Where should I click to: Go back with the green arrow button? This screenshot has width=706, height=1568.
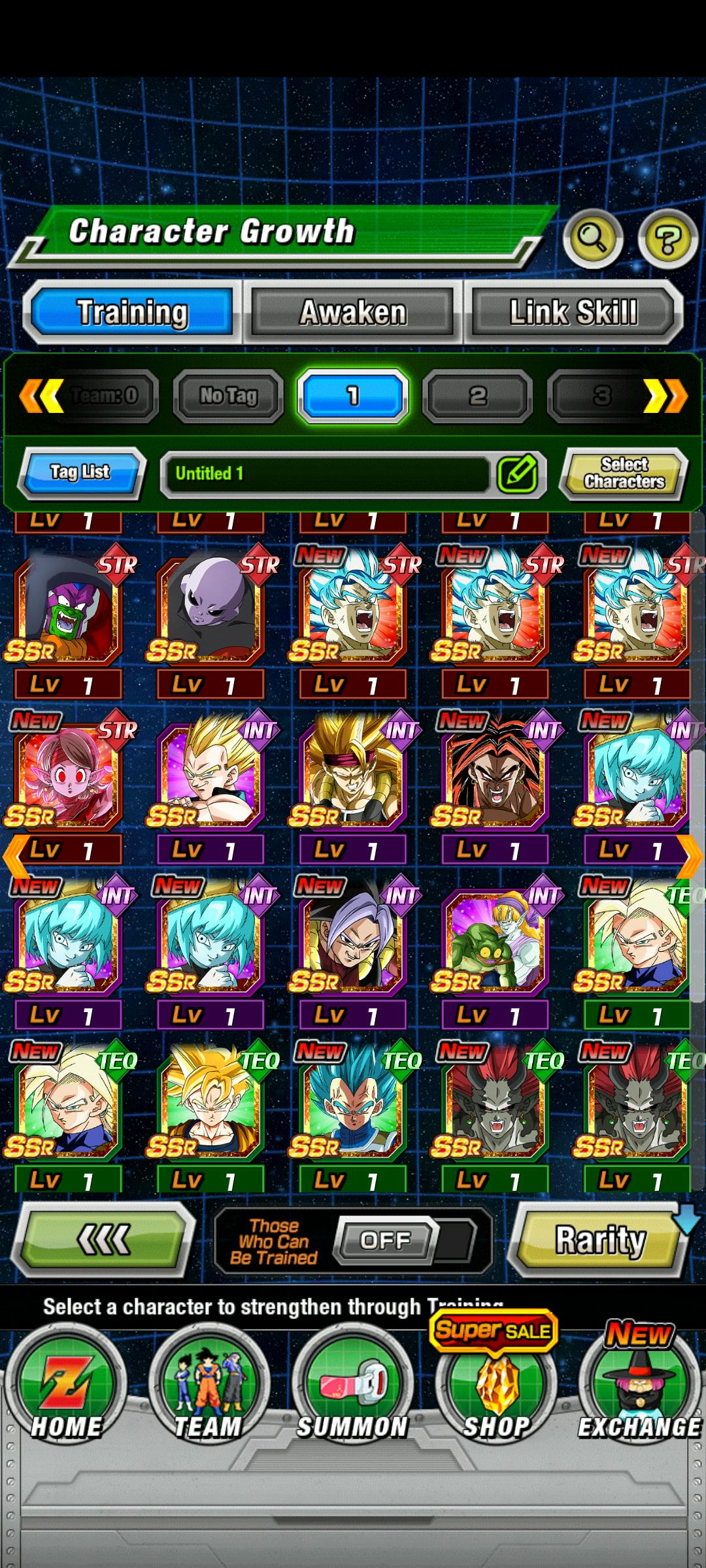pyautogui.click(x=105, y=1239)
